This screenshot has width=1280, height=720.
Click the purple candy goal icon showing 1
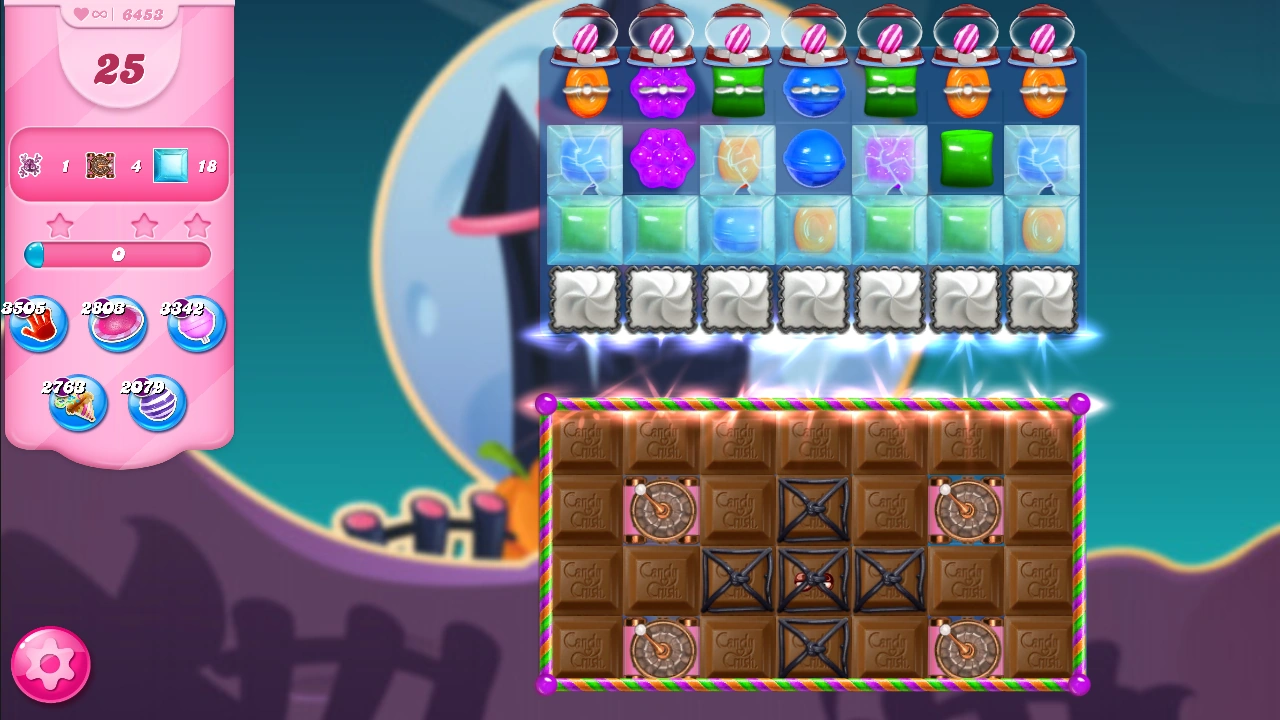[x=30, y=165]
